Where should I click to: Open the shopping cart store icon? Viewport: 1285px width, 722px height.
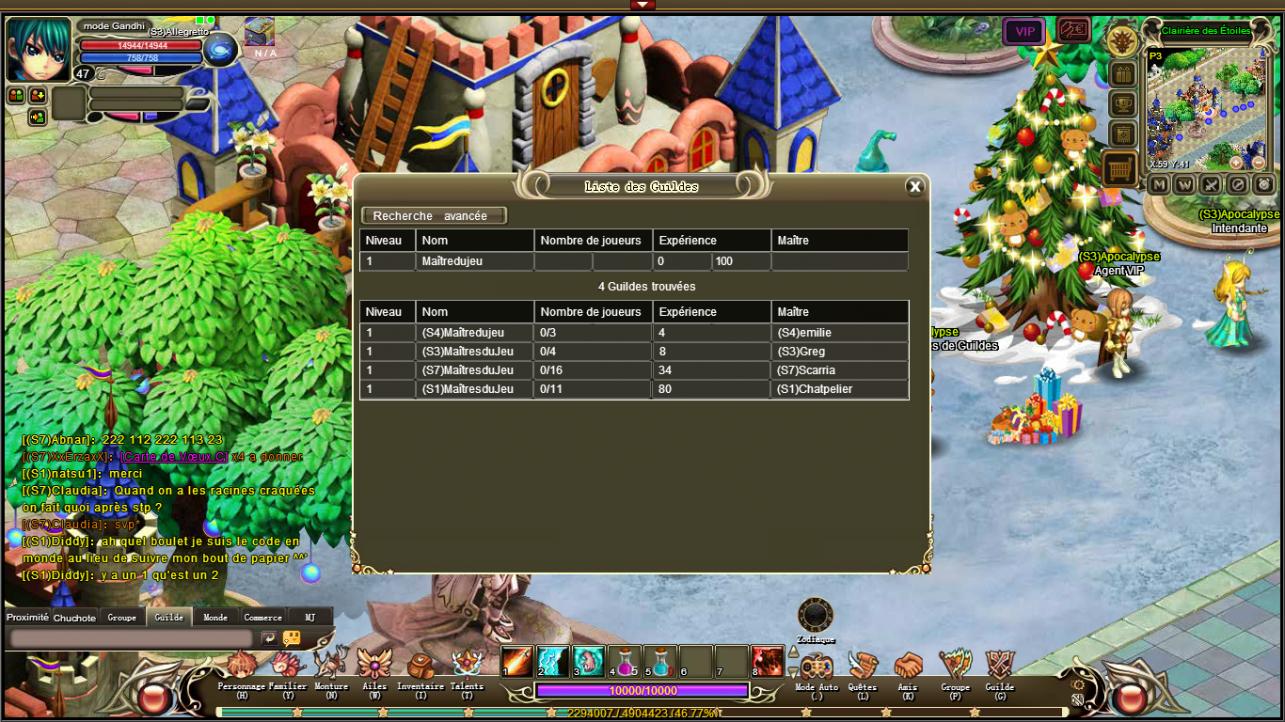pyautogui.click(x=1120, y=170)
